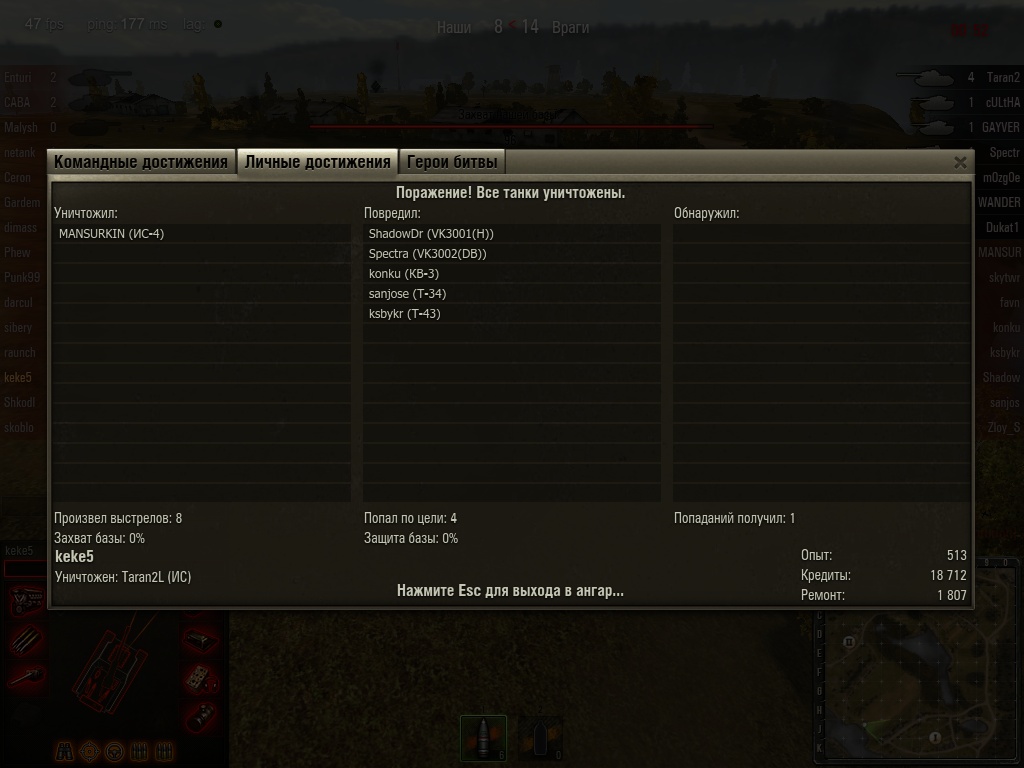
Task: Switch to the Командные достижения tab
Action: coord(141,162)
